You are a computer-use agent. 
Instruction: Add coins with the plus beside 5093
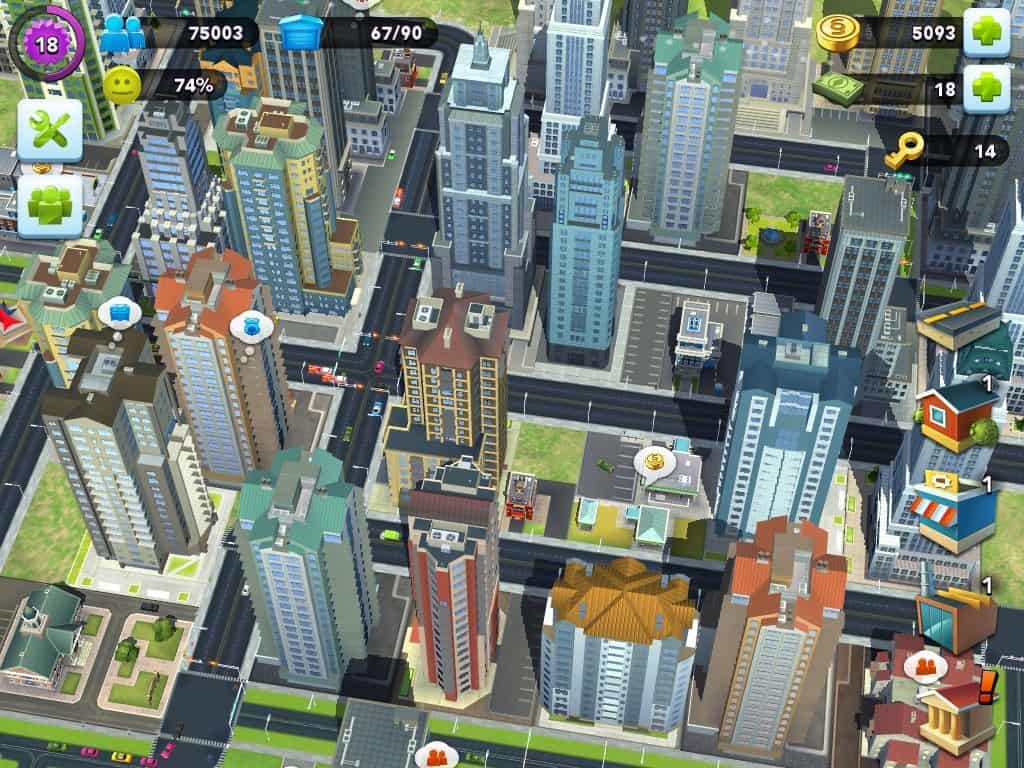(x=985, y=33)
